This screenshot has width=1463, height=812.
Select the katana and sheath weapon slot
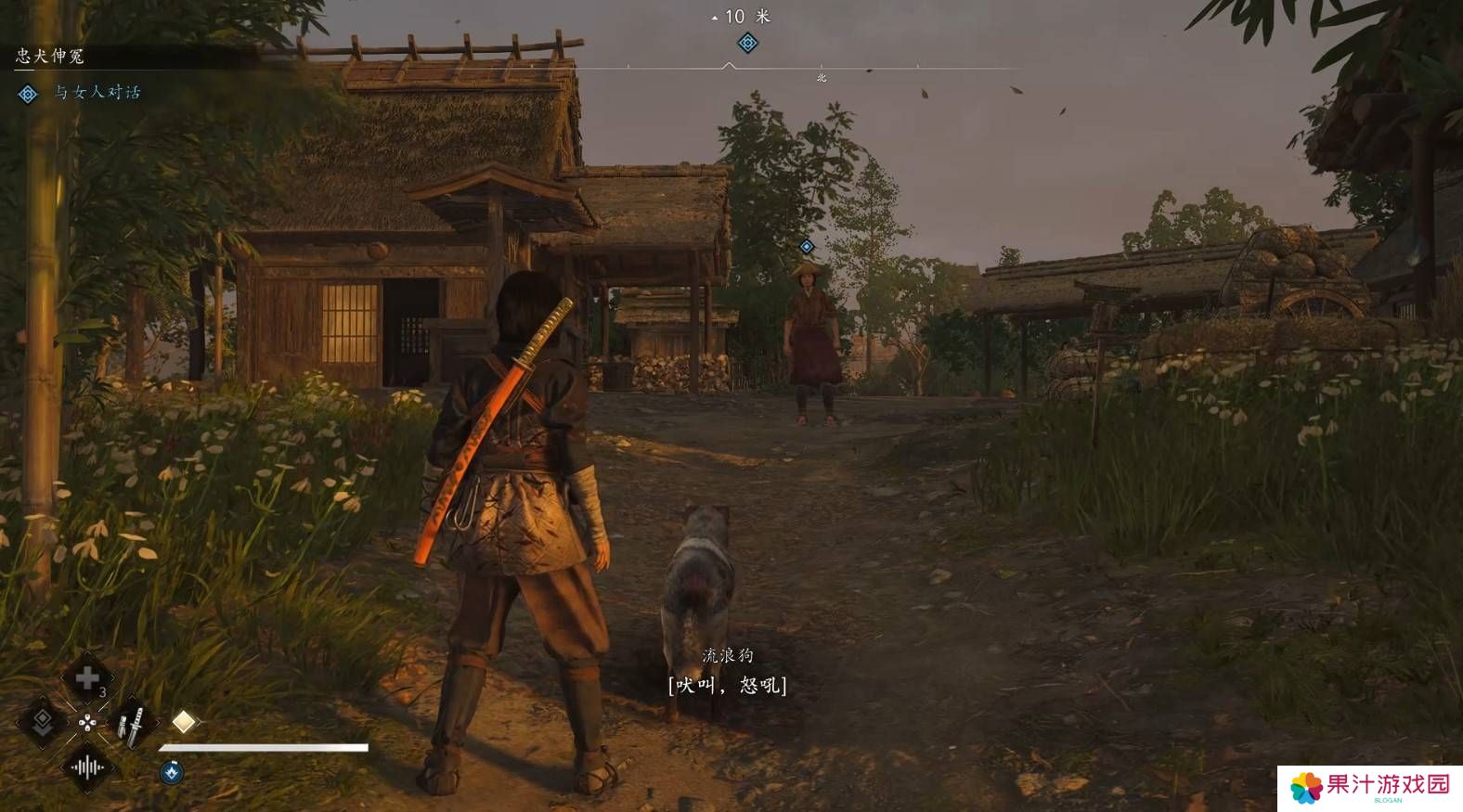(131, 724)
